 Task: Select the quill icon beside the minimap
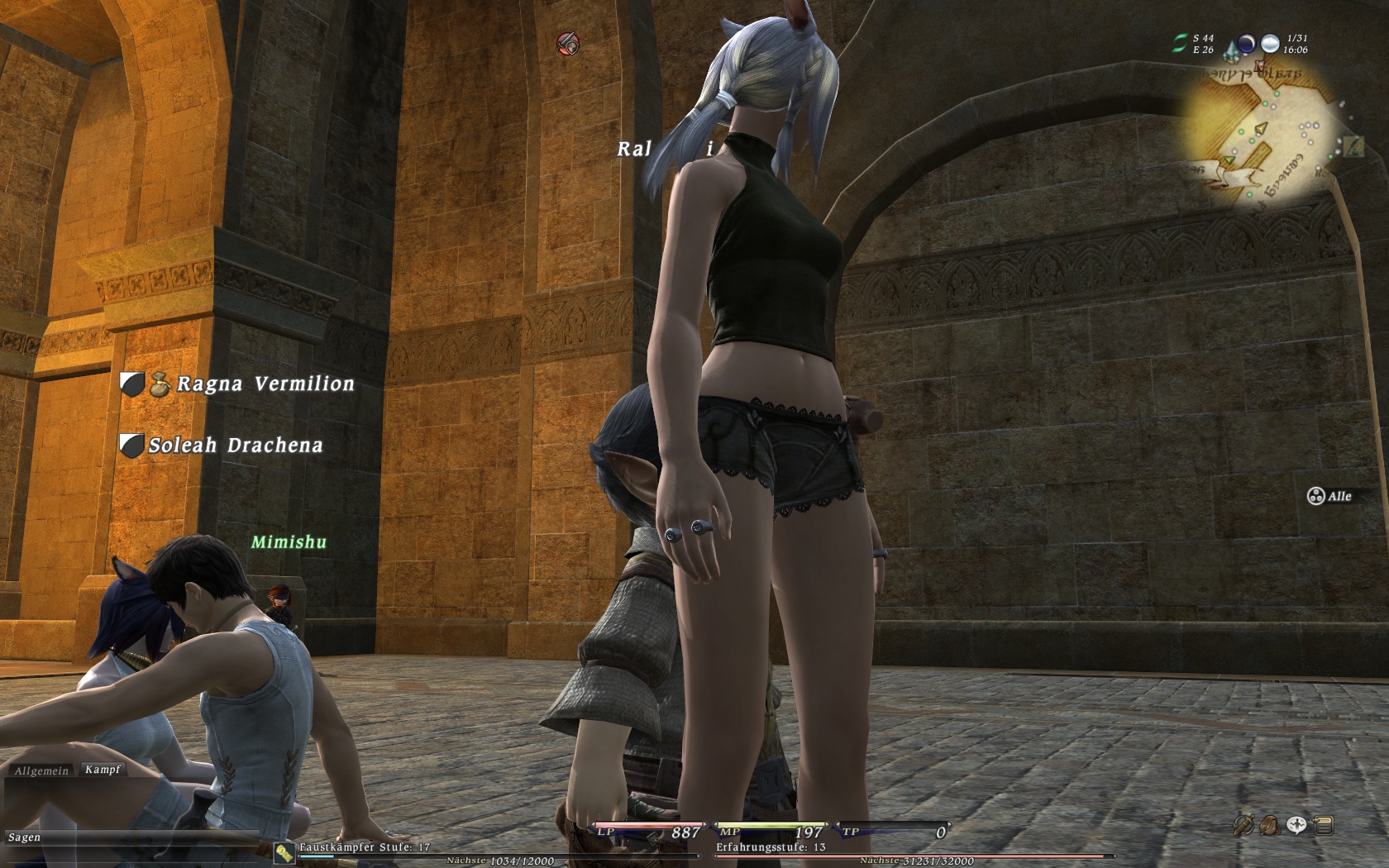click(x=1353, y=147)
